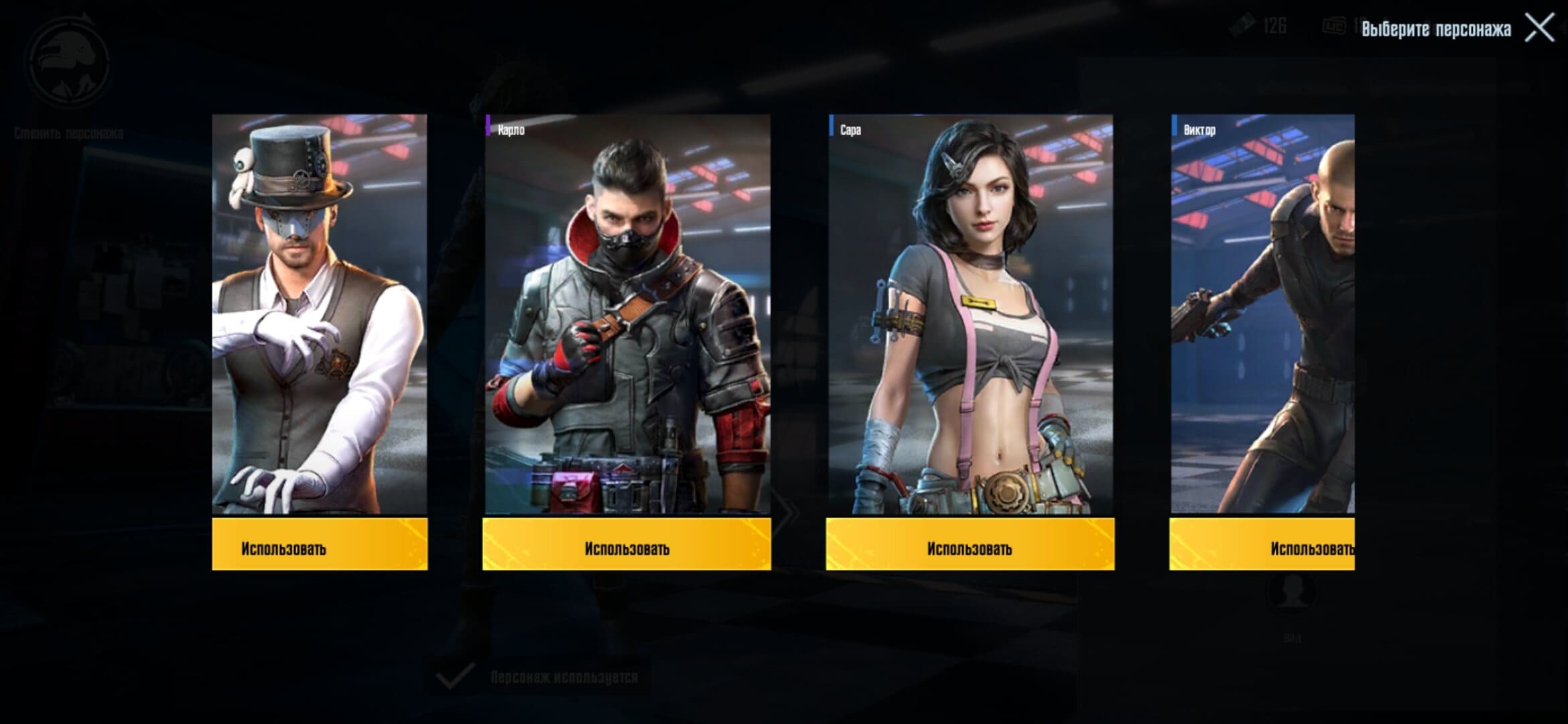Select the top-hat gentleman character card
Screen dimensions: 1568x724
(x=320, y=314)
